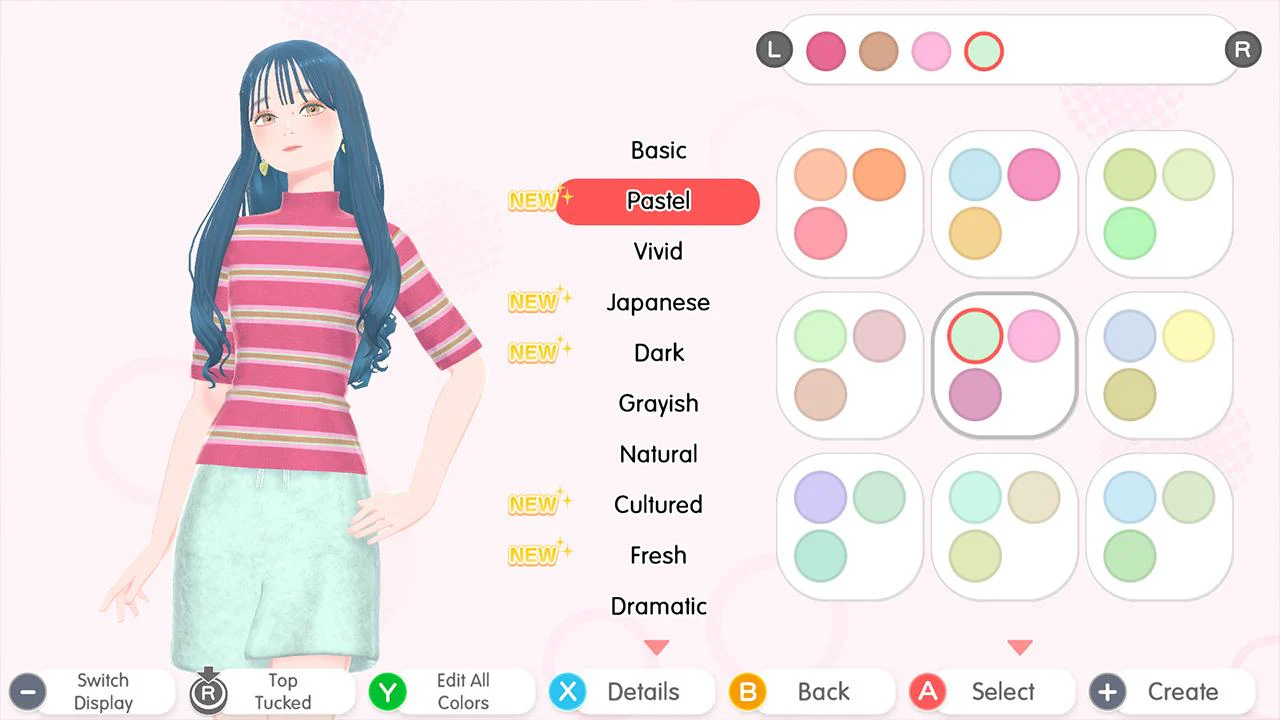Enable the Dark color category
The image size is (1280, 720).
658,352
